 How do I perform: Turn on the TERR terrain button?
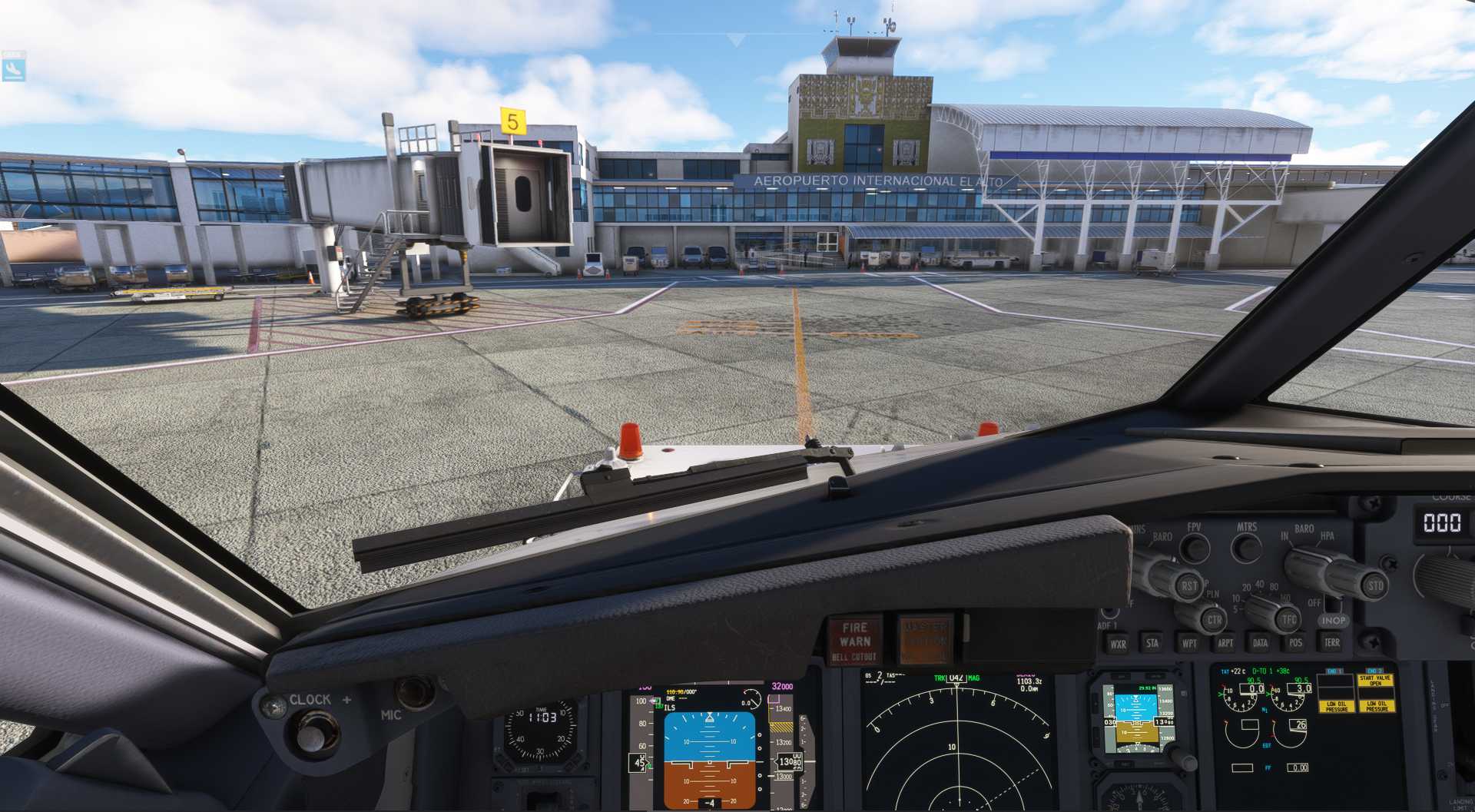click(1332, 641)
